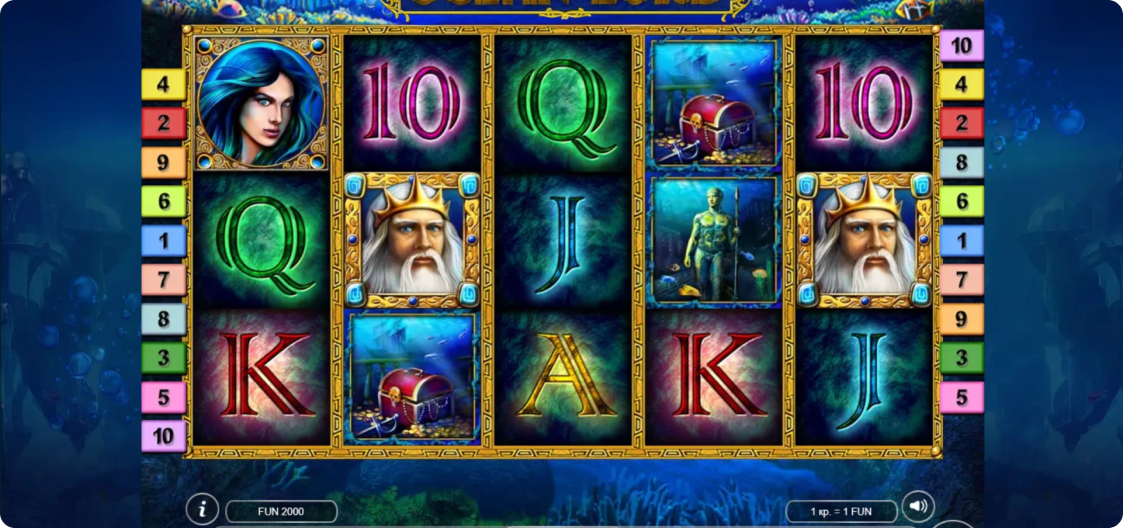Choose payline 5 tag on the right column
This screenshot has width=1123, height=528.
click(x=961, y=397)
